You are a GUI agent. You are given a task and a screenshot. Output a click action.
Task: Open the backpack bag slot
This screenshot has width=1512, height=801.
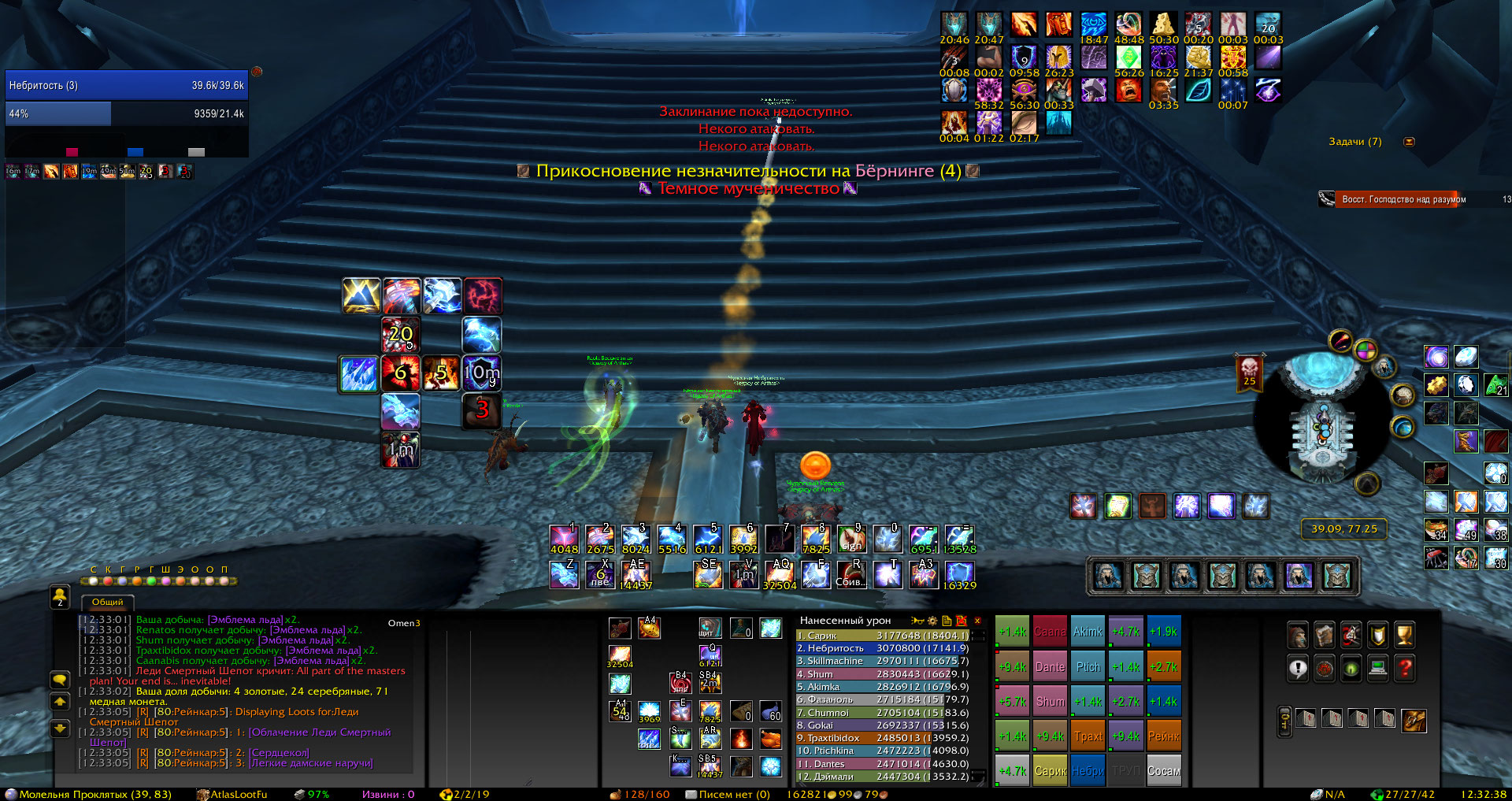pyautogui.click(x=1414, y=720)
